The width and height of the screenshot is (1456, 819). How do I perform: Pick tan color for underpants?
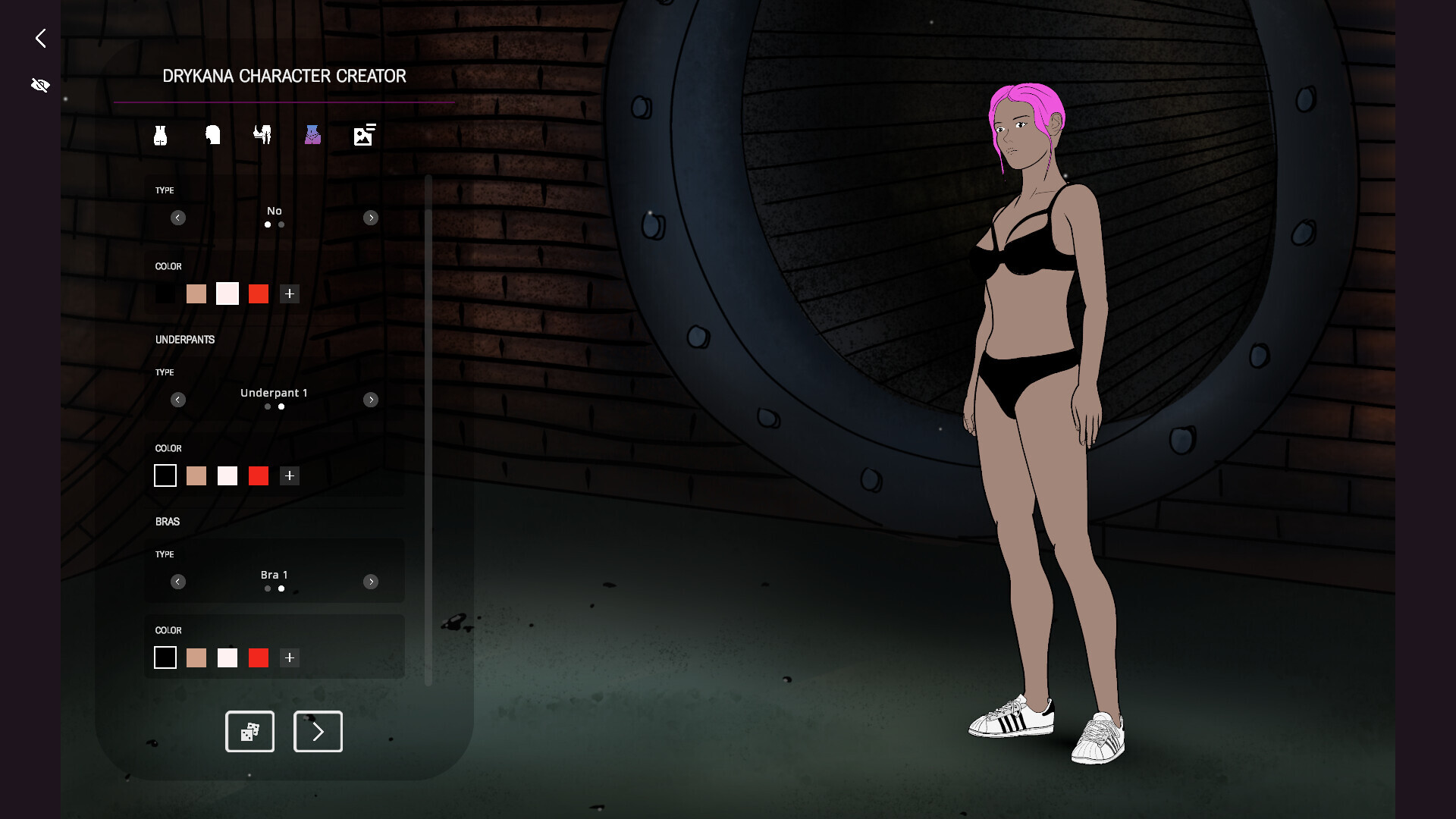tap(196, 475)
